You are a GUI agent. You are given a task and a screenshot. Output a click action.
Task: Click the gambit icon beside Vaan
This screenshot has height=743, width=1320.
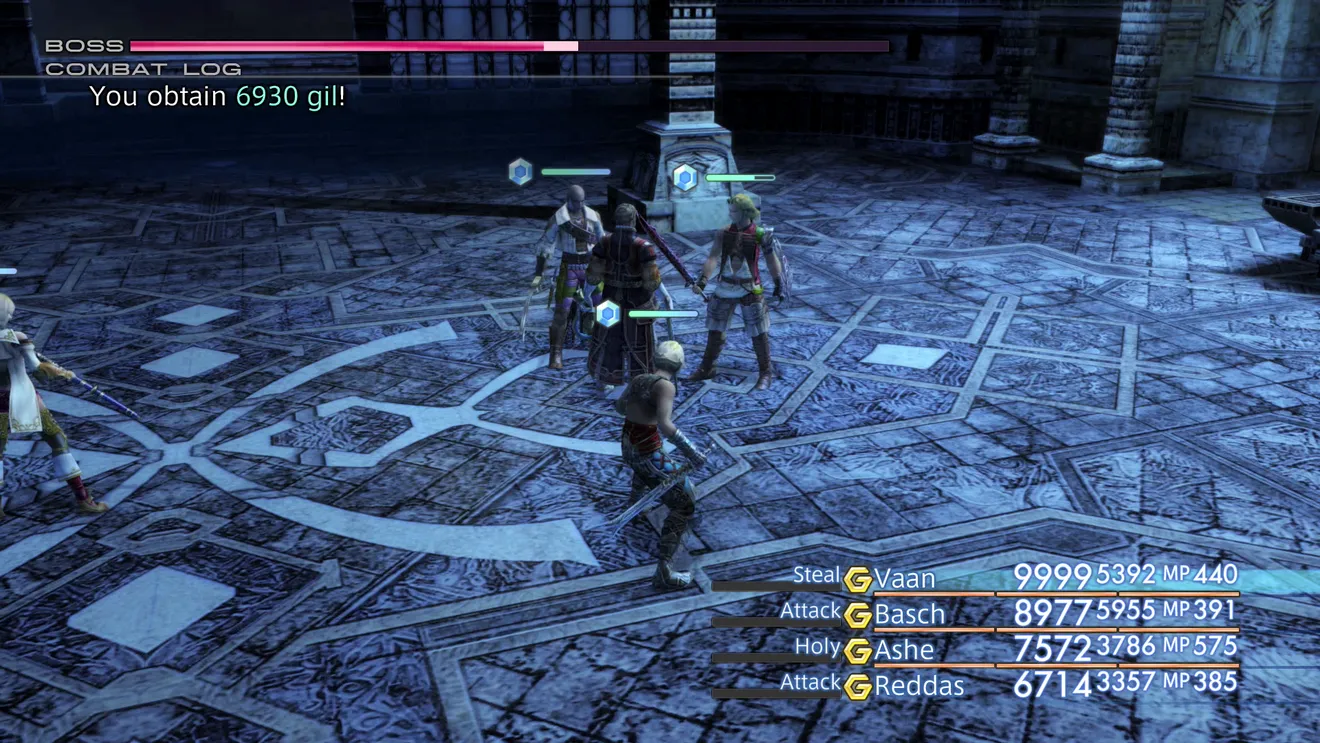[857, 579]
